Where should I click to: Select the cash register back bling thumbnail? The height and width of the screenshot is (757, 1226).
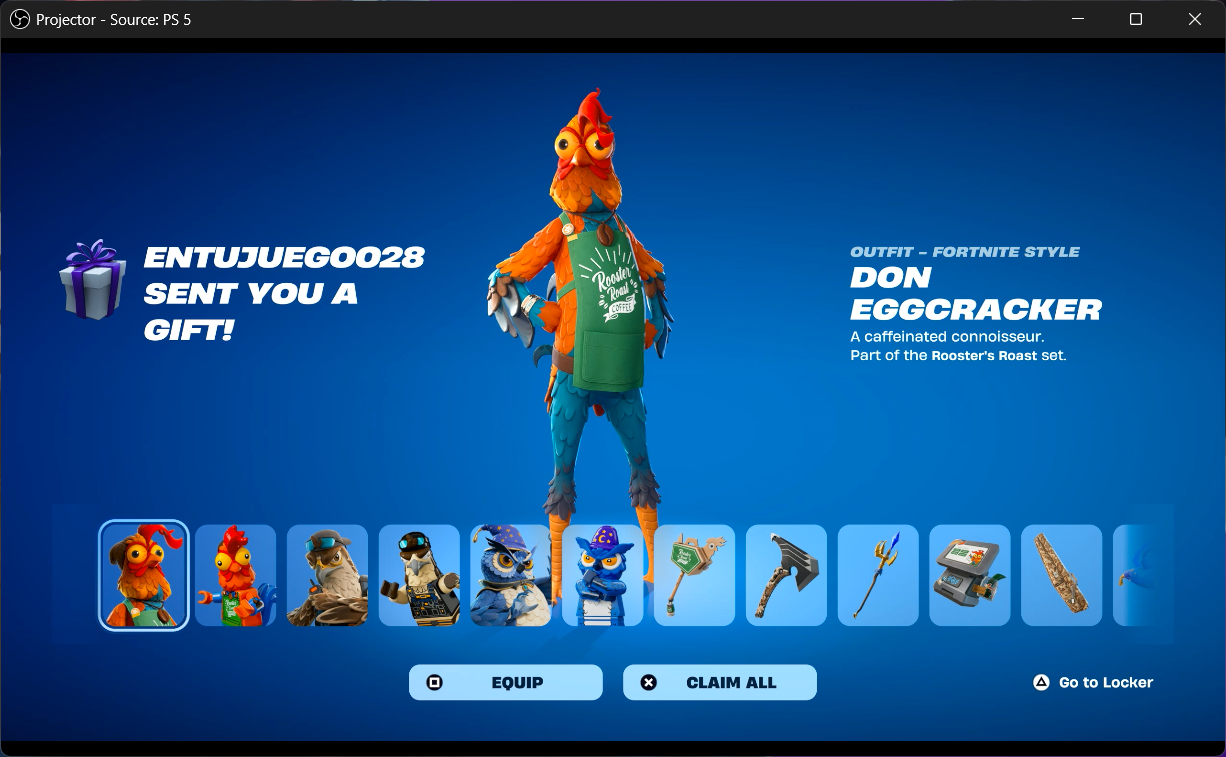970,576
